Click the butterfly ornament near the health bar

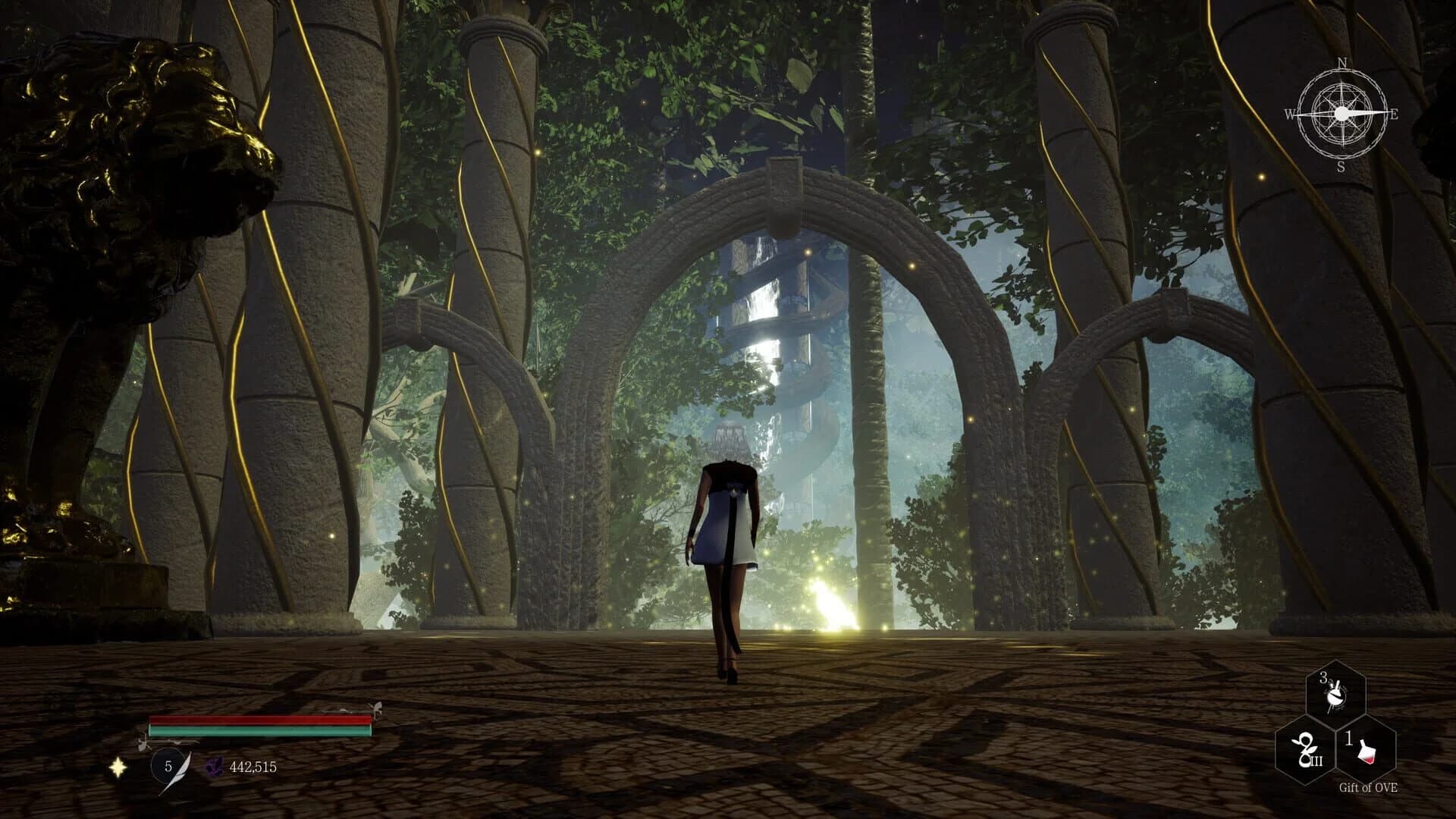(x=376, y=707)
